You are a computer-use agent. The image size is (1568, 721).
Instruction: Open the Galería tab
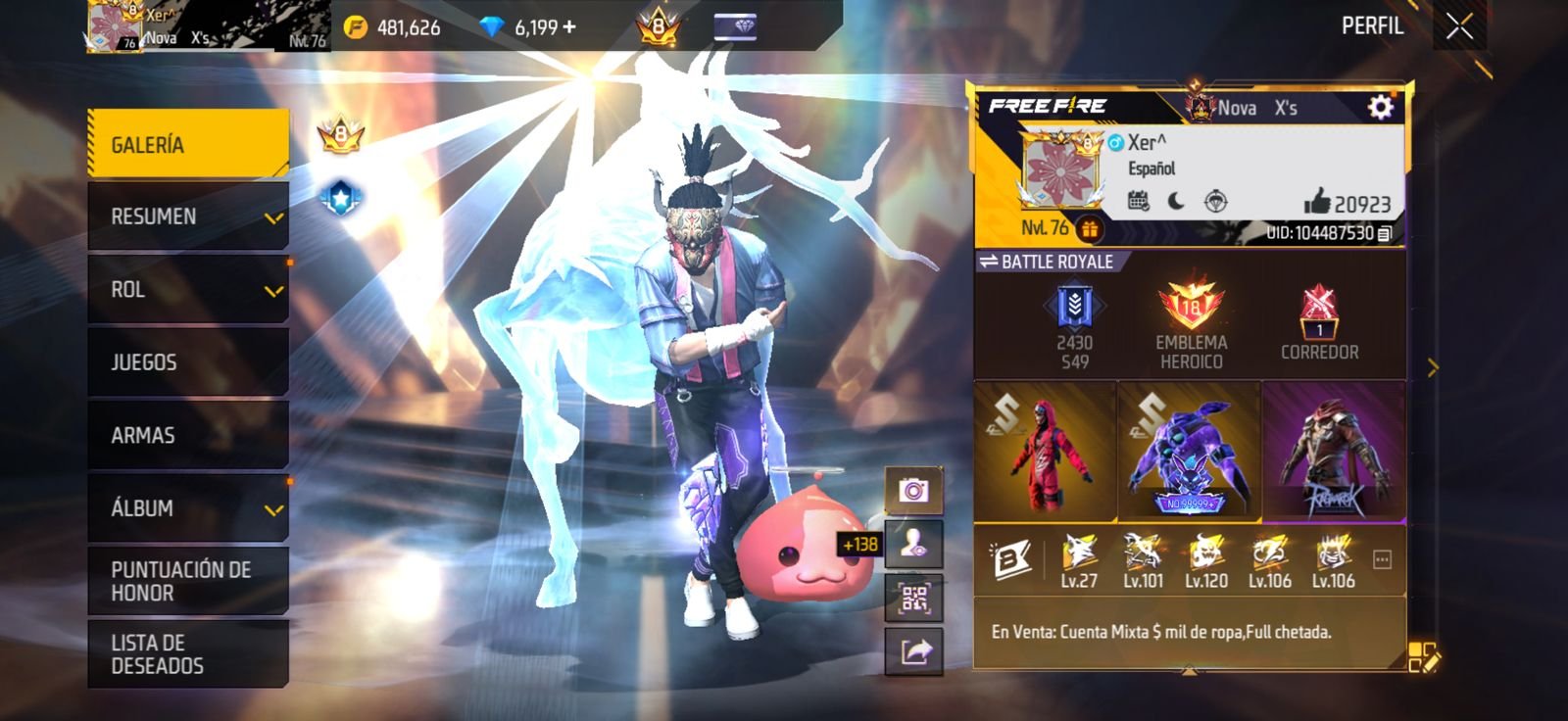point(187,144)
